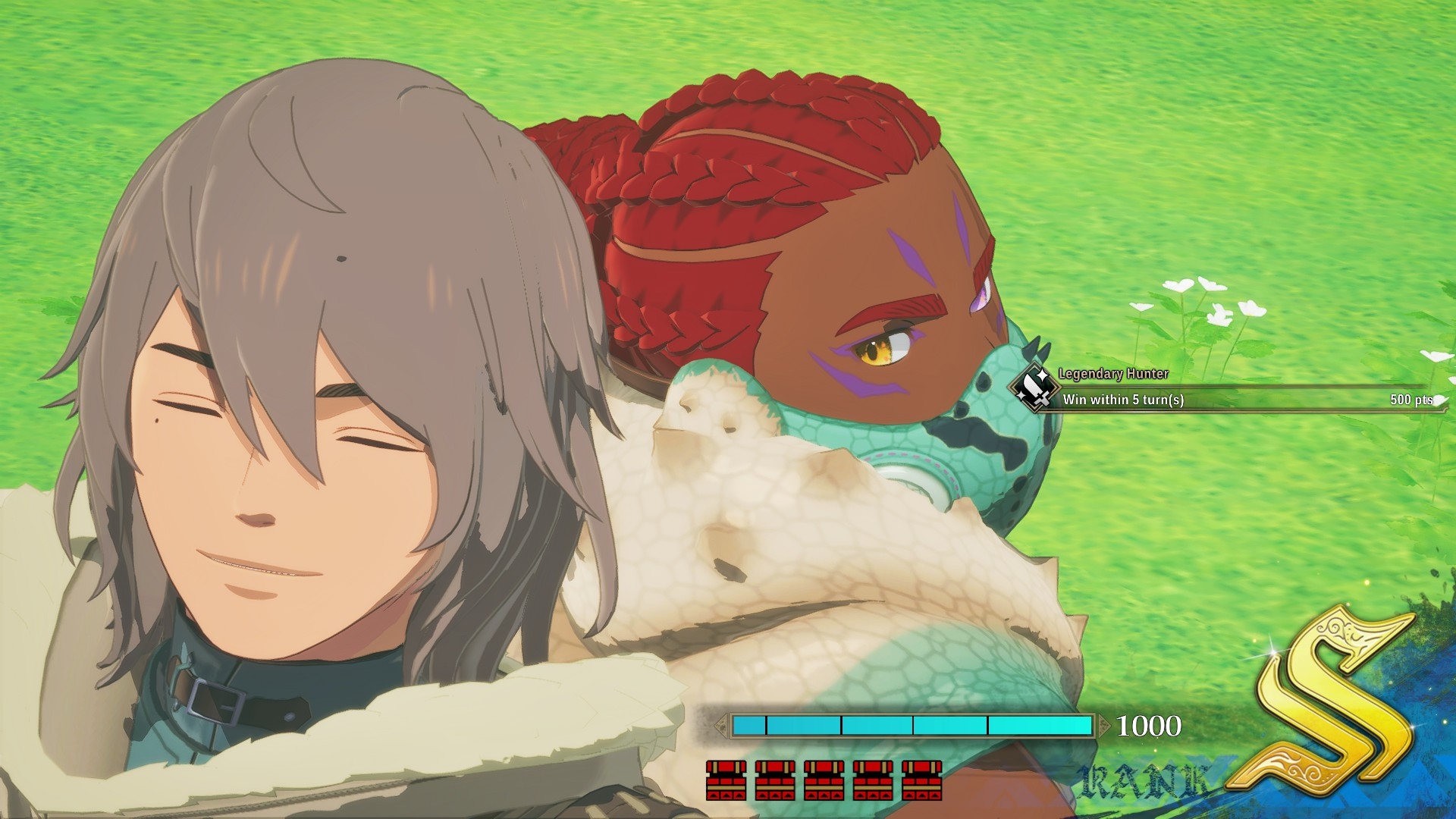Image resolution: width=1456 pixels, height=819 pixels.
Task: Click the Legendary Hunter sword emblem icon
Action: 1034,389
